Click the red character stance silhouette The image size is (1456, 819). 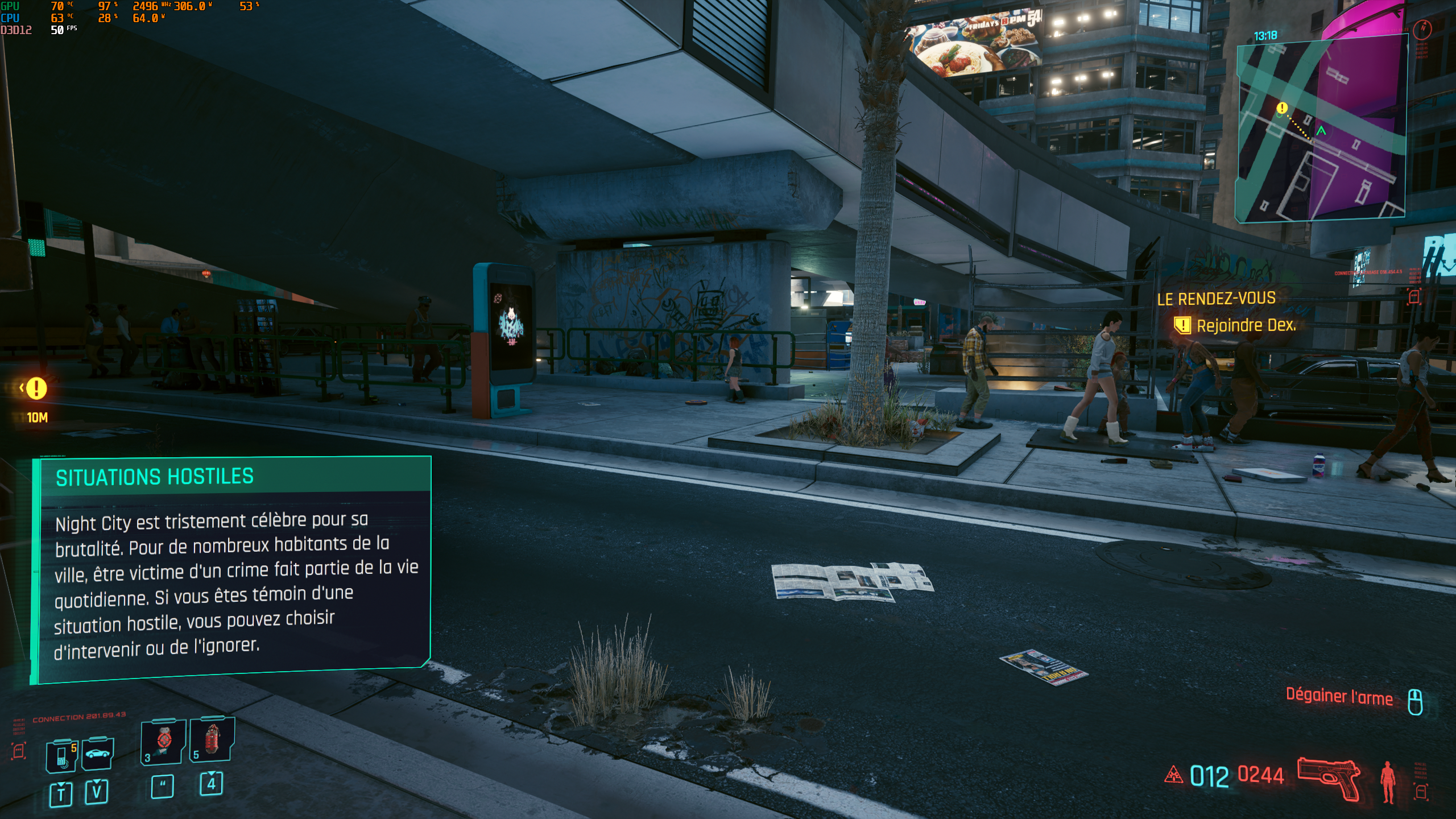(1388, 781)
